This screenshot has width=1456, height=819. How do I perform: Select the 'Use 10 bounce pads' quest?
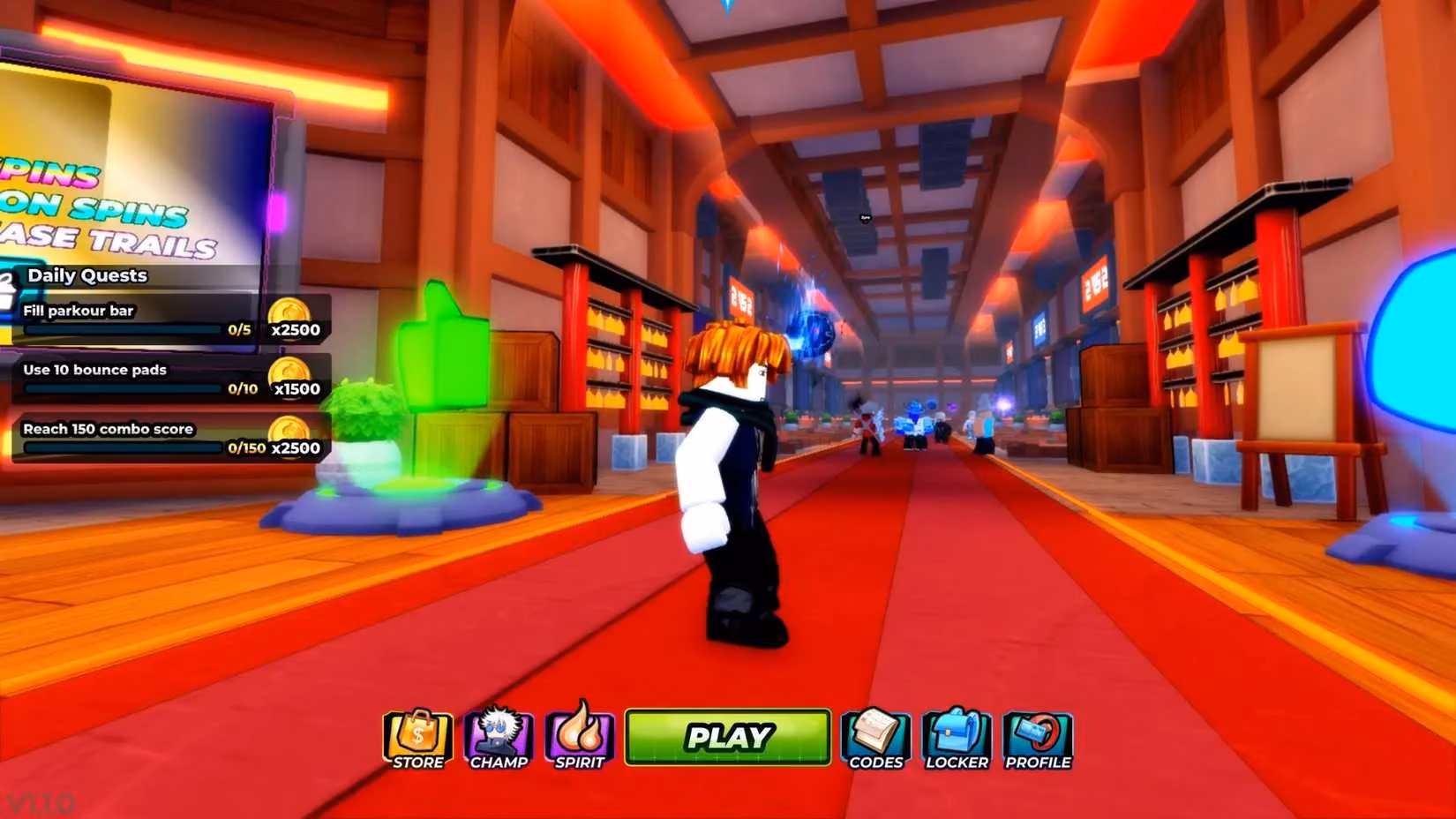tap(94, 371)
